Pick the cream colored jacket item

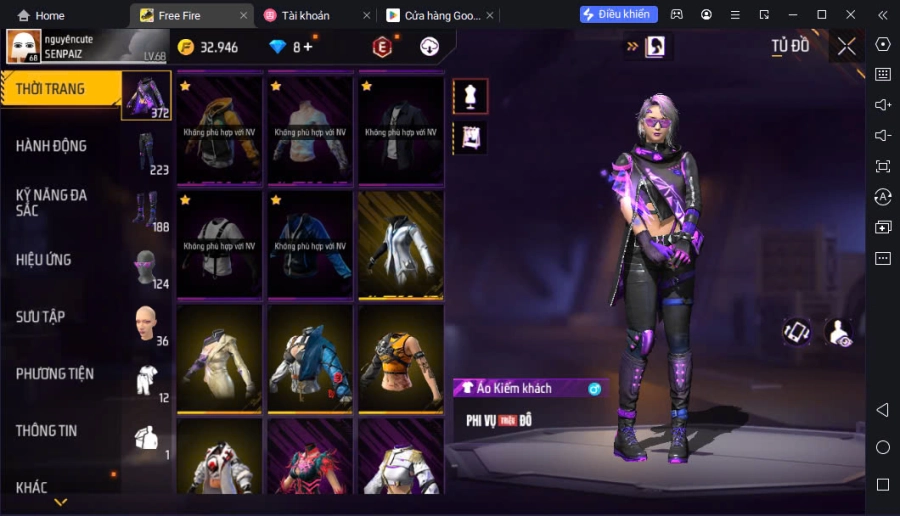tap(220, 357)
